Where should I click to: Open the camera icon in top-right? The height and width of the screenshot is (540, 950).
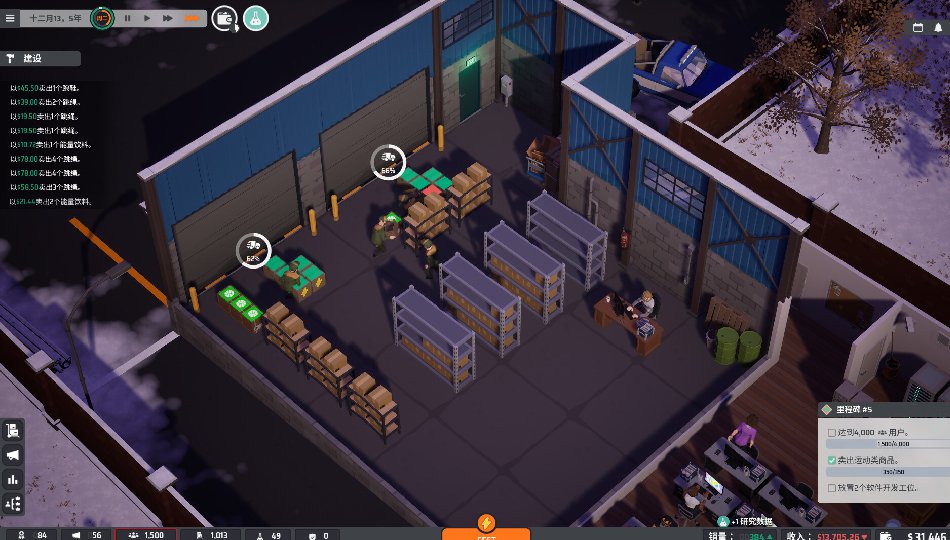click(938, 28)
